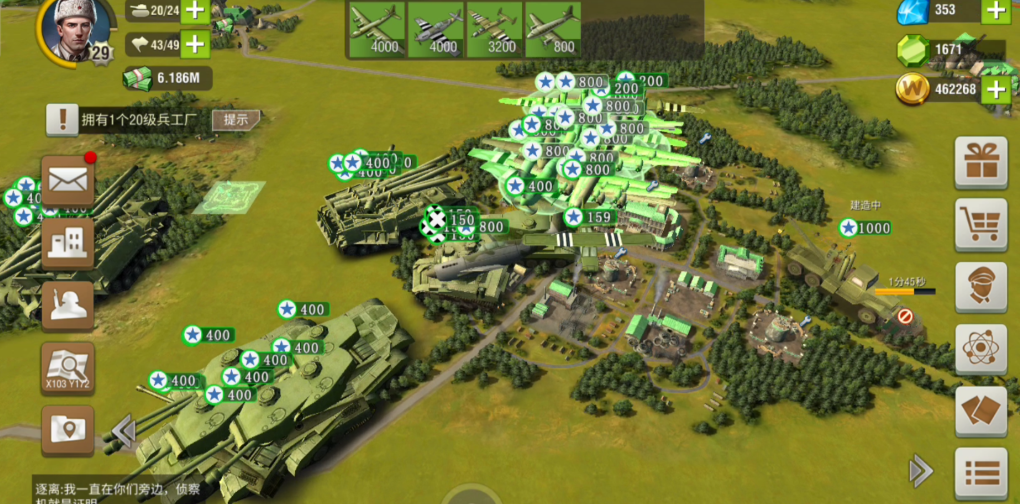Open the shopping cart store

981,224
